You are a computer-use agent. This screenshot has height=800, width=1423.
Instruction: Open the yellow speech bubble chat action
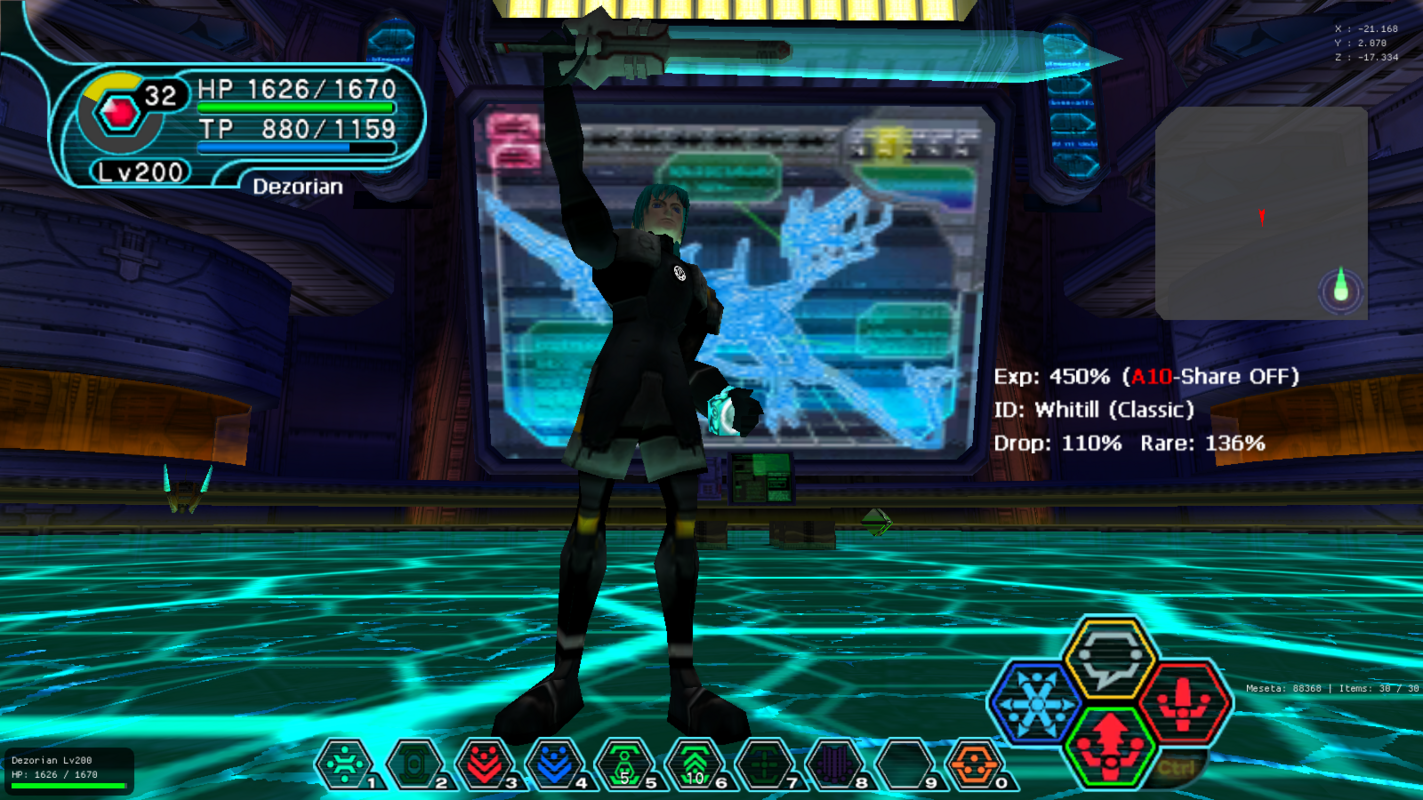(x=1109, y=659)
